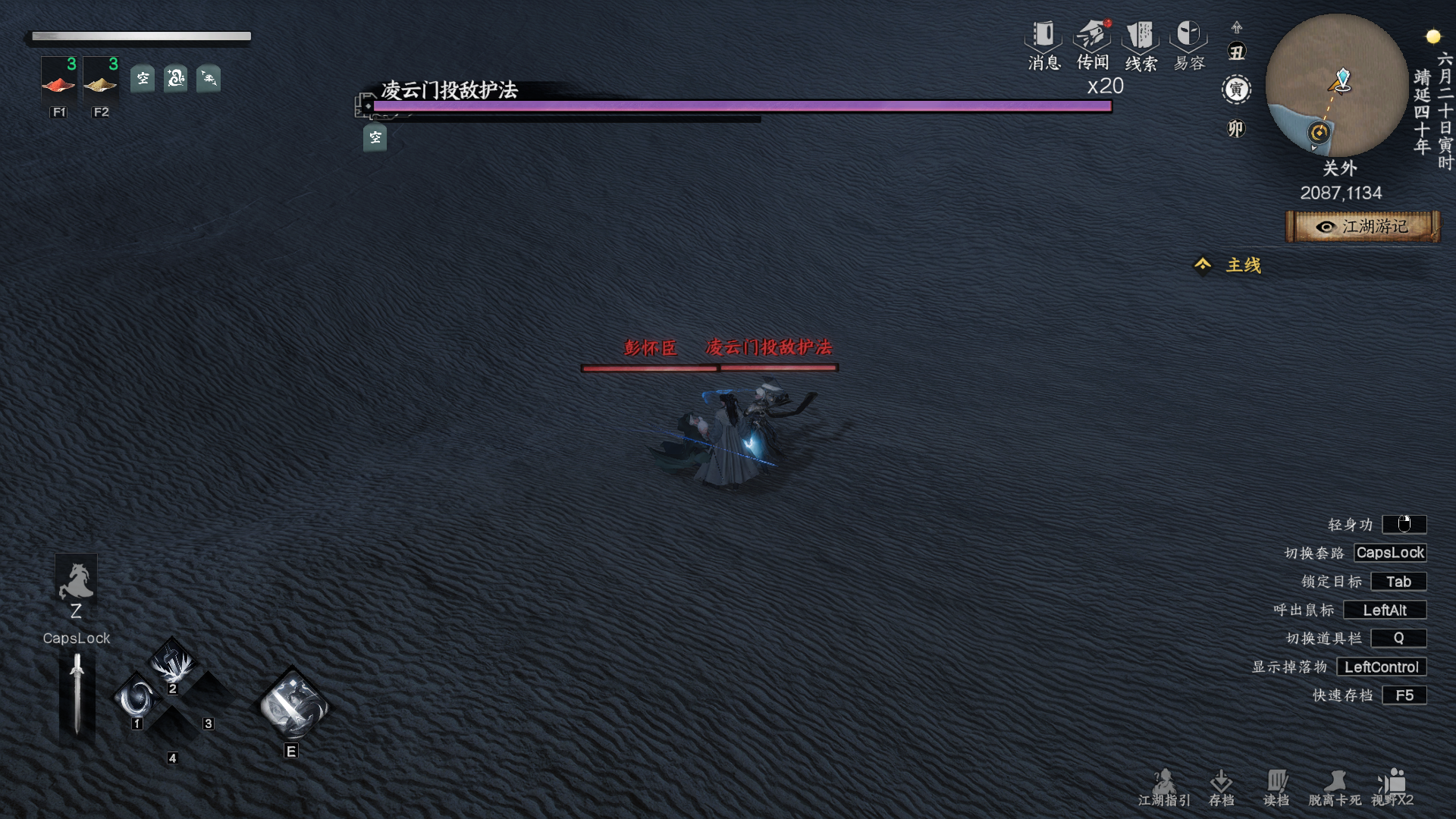Trigger the large E skill icon
This screenshot has height=819, width=1456.
(293, 705)
